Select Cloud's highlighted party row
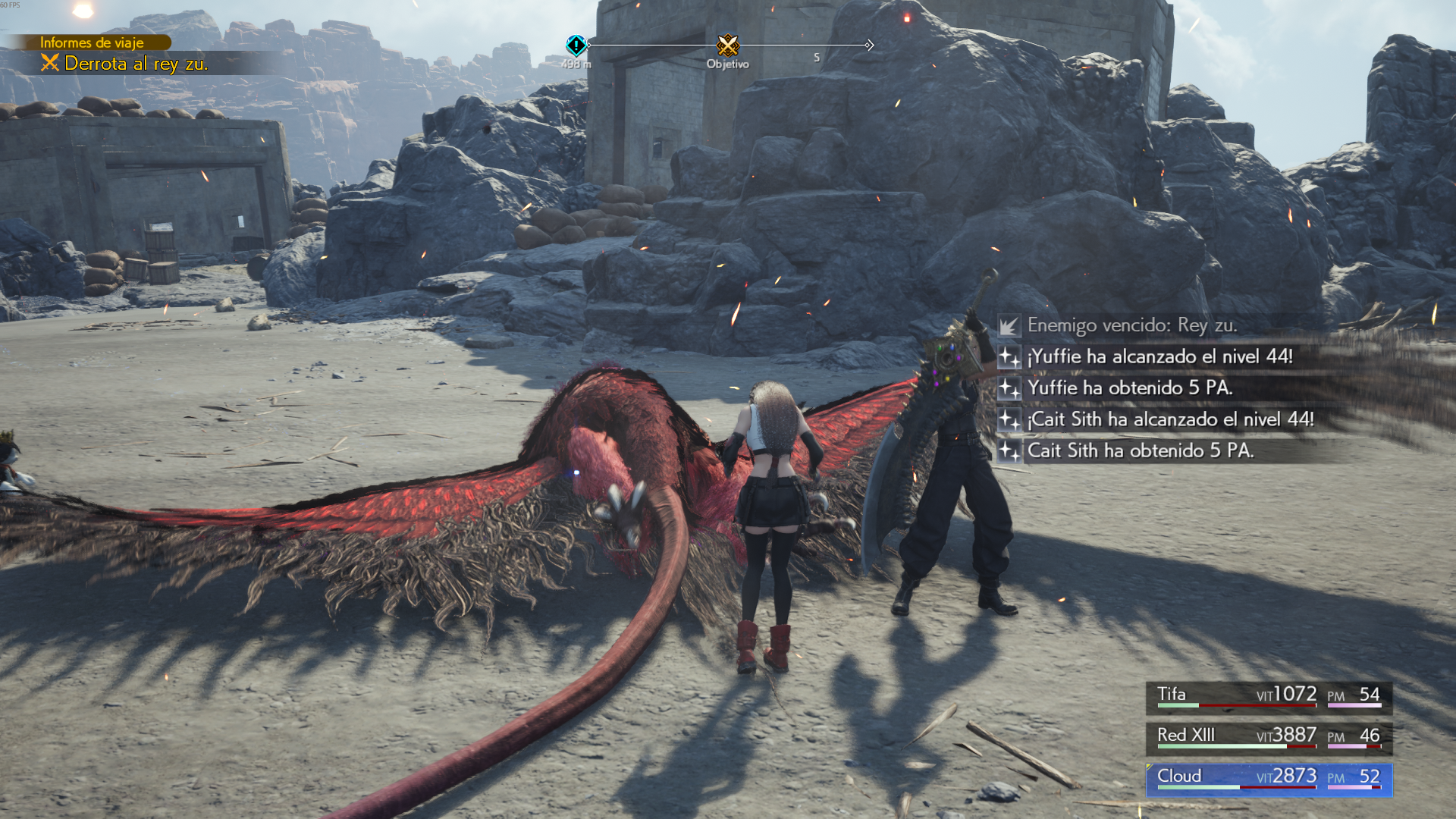The height and width of the screenshot is (819, 1456). (1269, 778)
